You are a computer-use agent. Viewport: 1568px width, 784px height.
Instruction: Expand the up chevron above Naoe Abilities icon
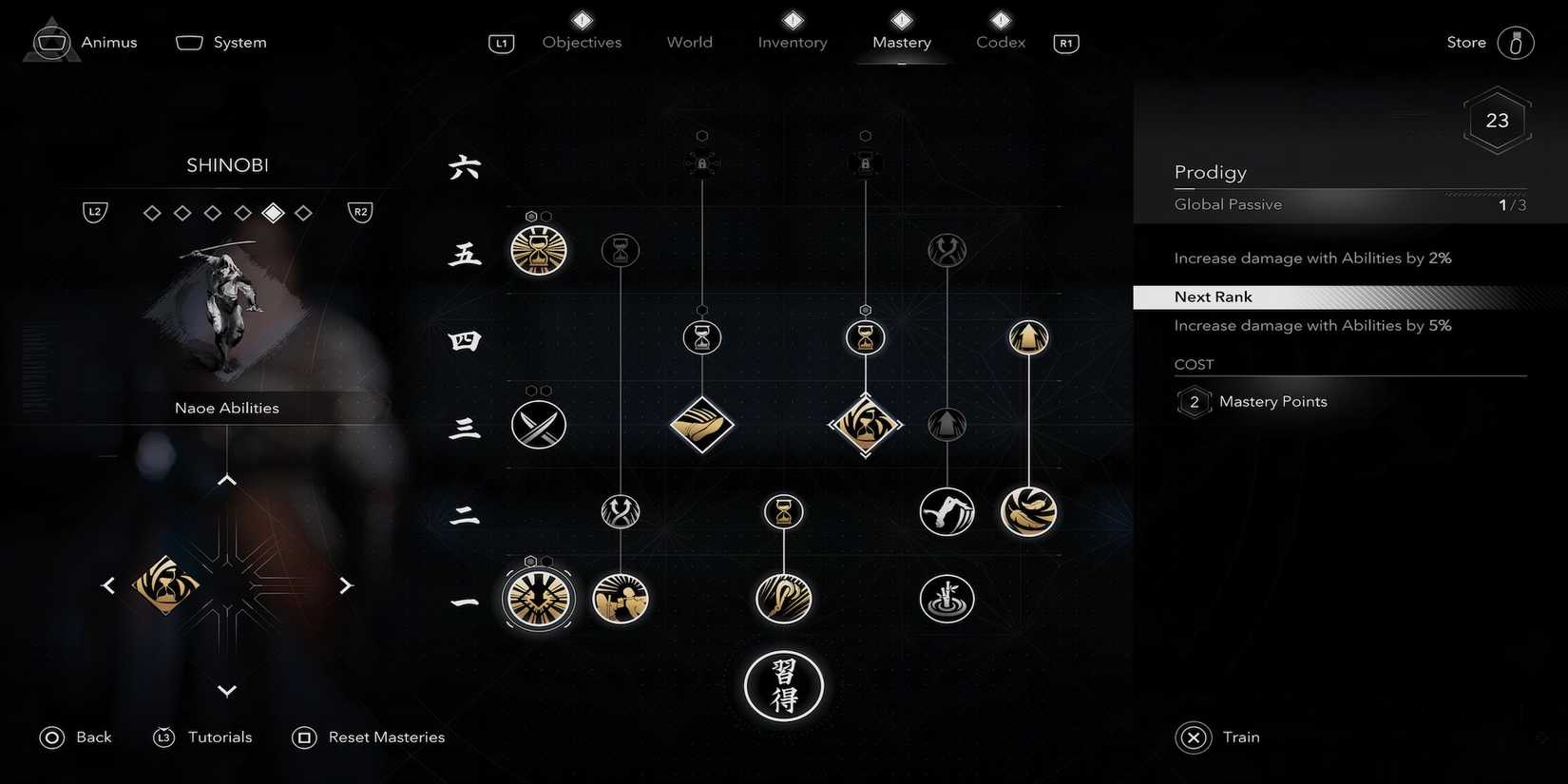(x=226, y=480)
